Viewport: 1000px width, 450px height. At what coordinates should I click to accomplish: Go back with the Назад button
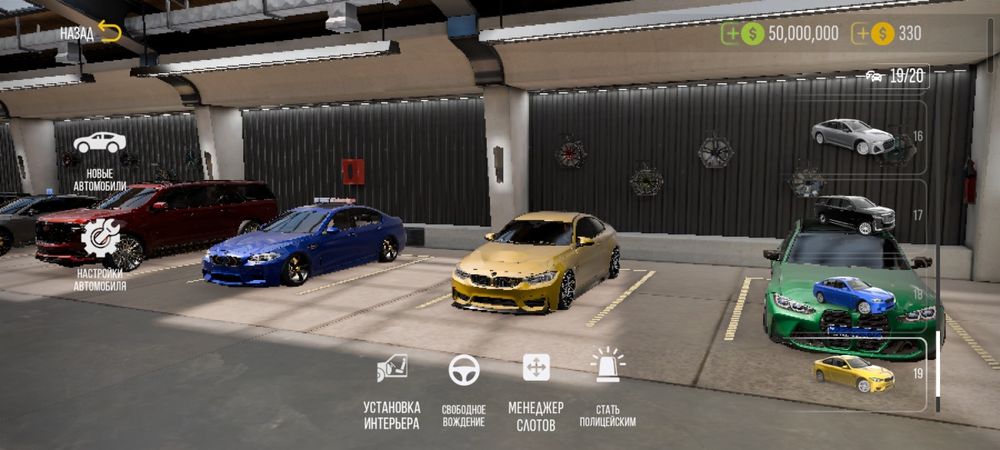coord(91,33)
